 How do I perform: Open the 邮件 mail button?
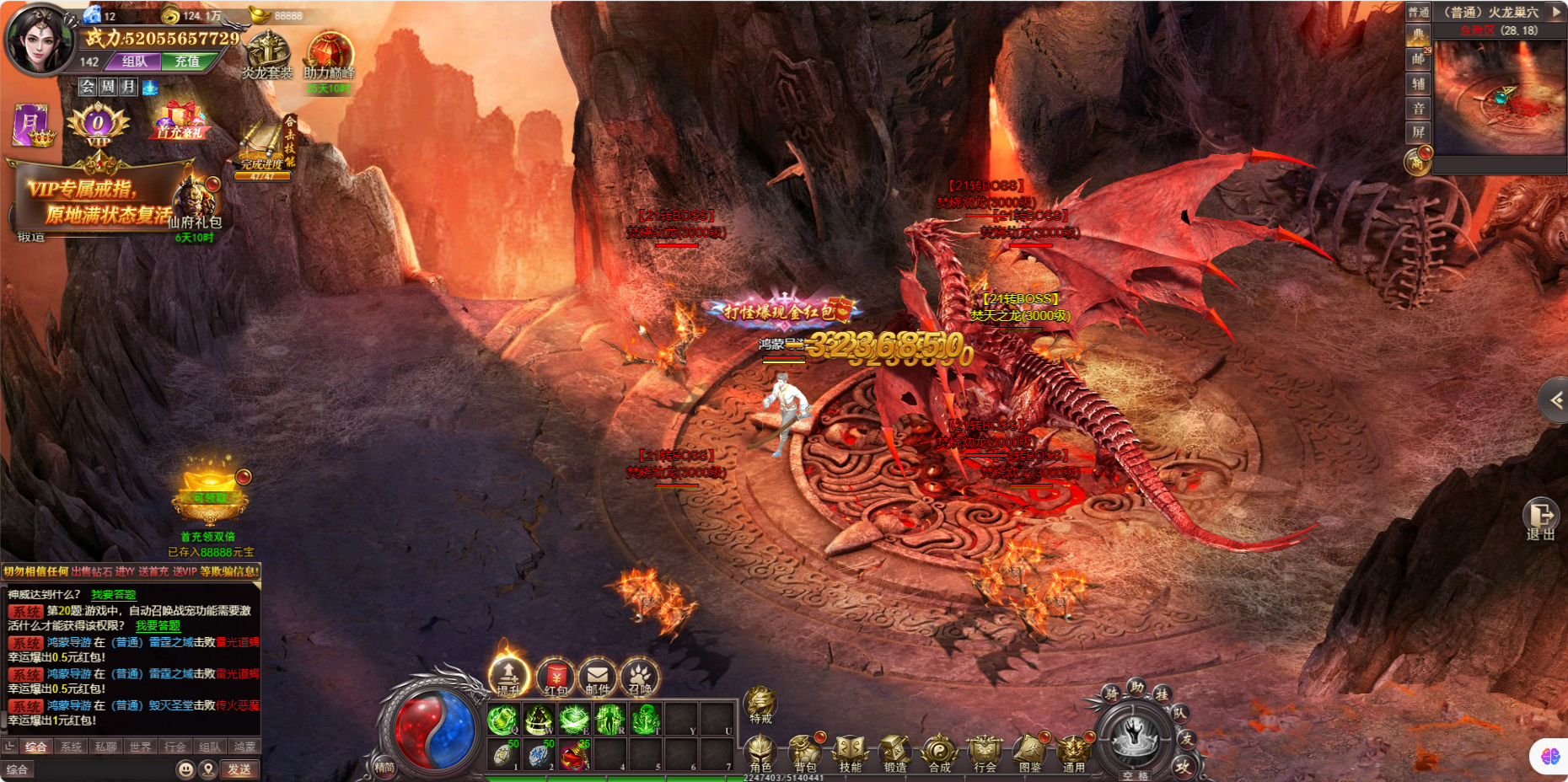click(x=598, y=677)
